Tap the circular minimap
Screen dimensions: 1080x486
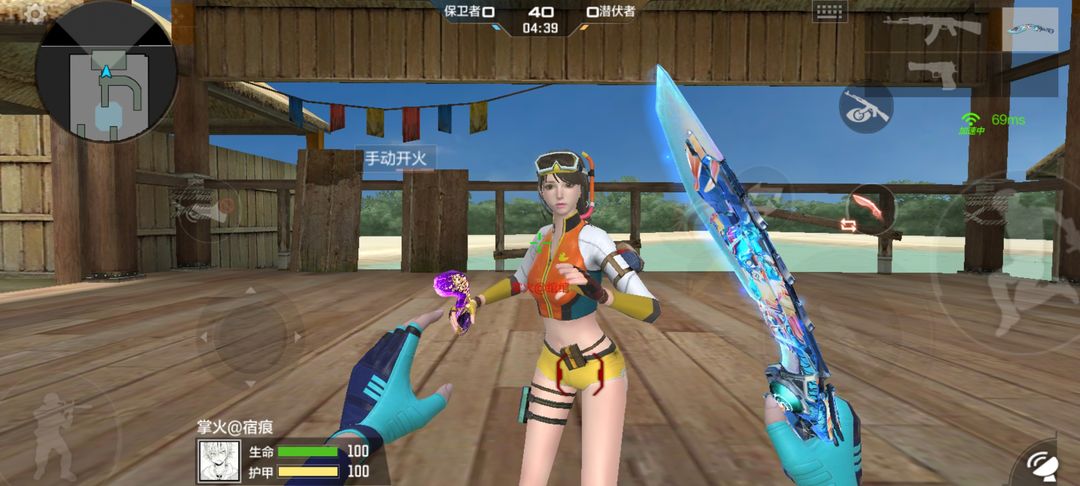[106, 73]
